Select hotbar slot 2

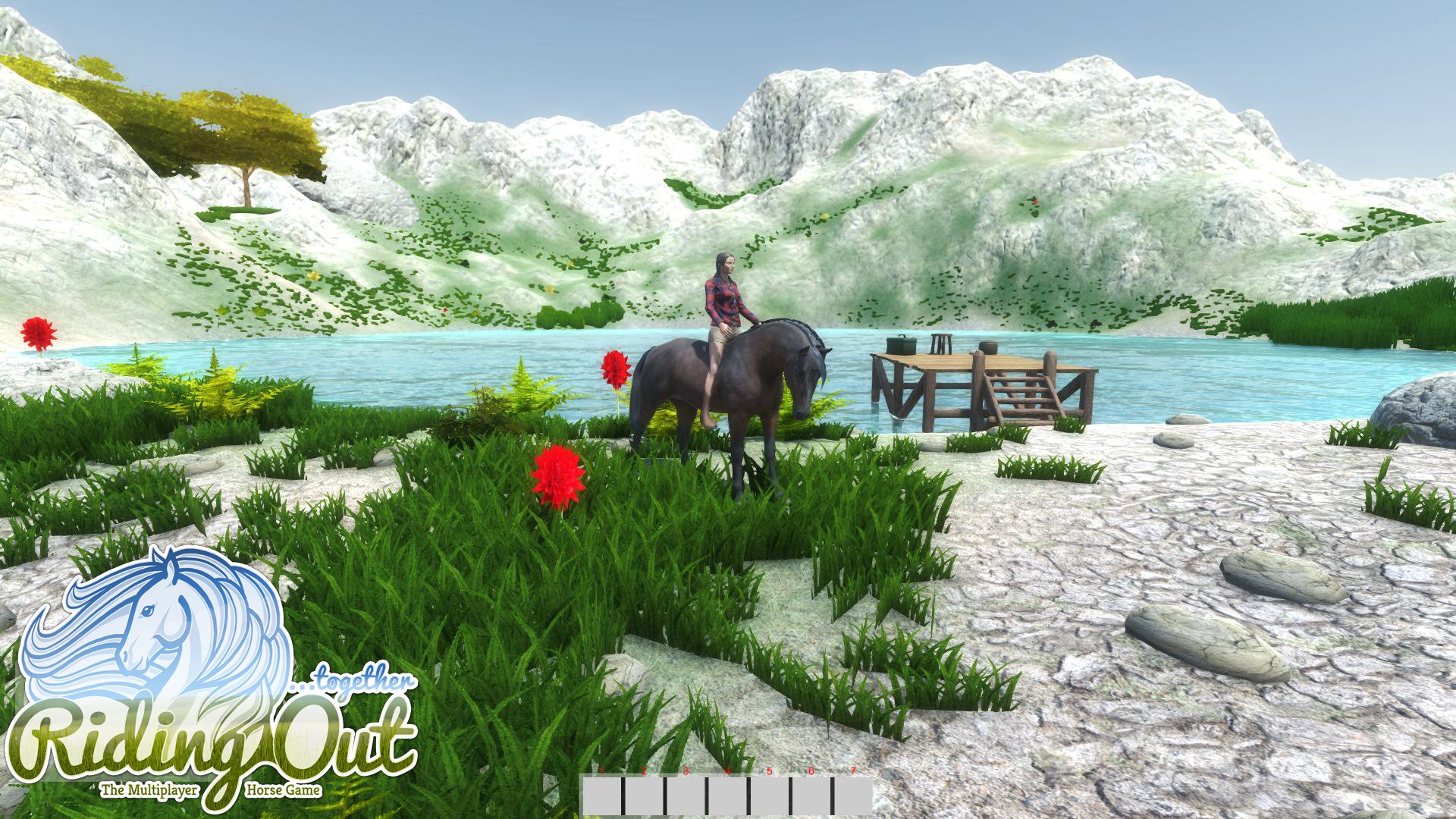(x=644, y=798)
